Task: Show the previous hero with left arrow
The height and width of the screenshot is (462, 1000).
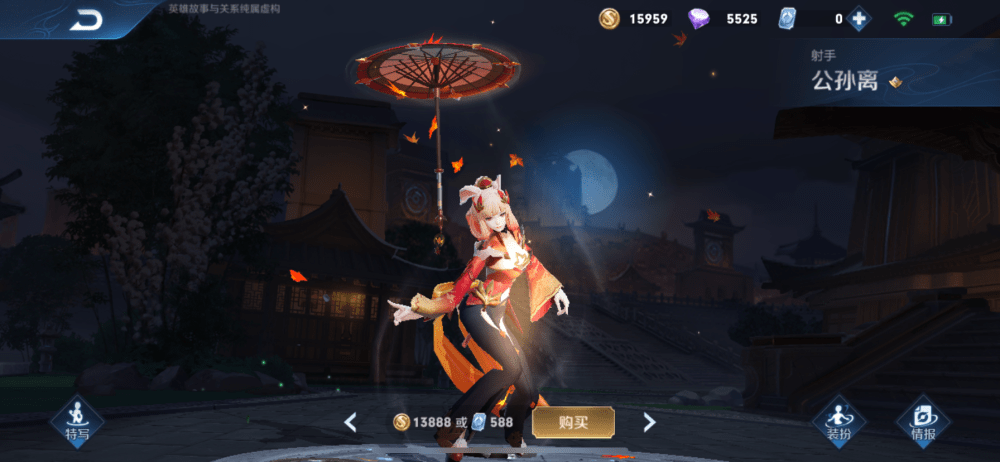Action: click(350, 422)
